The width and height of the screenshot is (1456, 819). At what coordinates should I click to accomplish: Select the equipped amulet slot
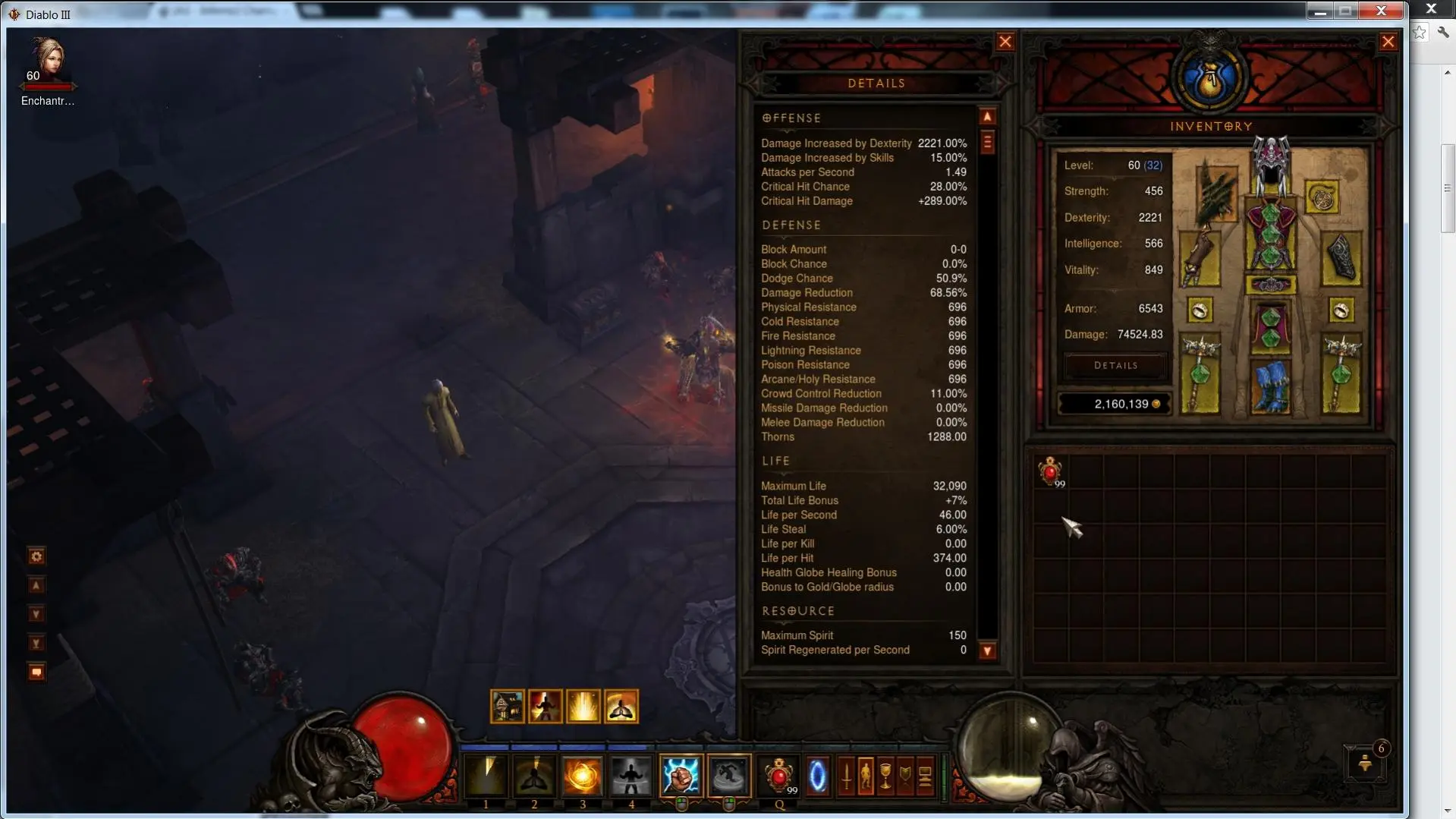(x=1322, y=198)
